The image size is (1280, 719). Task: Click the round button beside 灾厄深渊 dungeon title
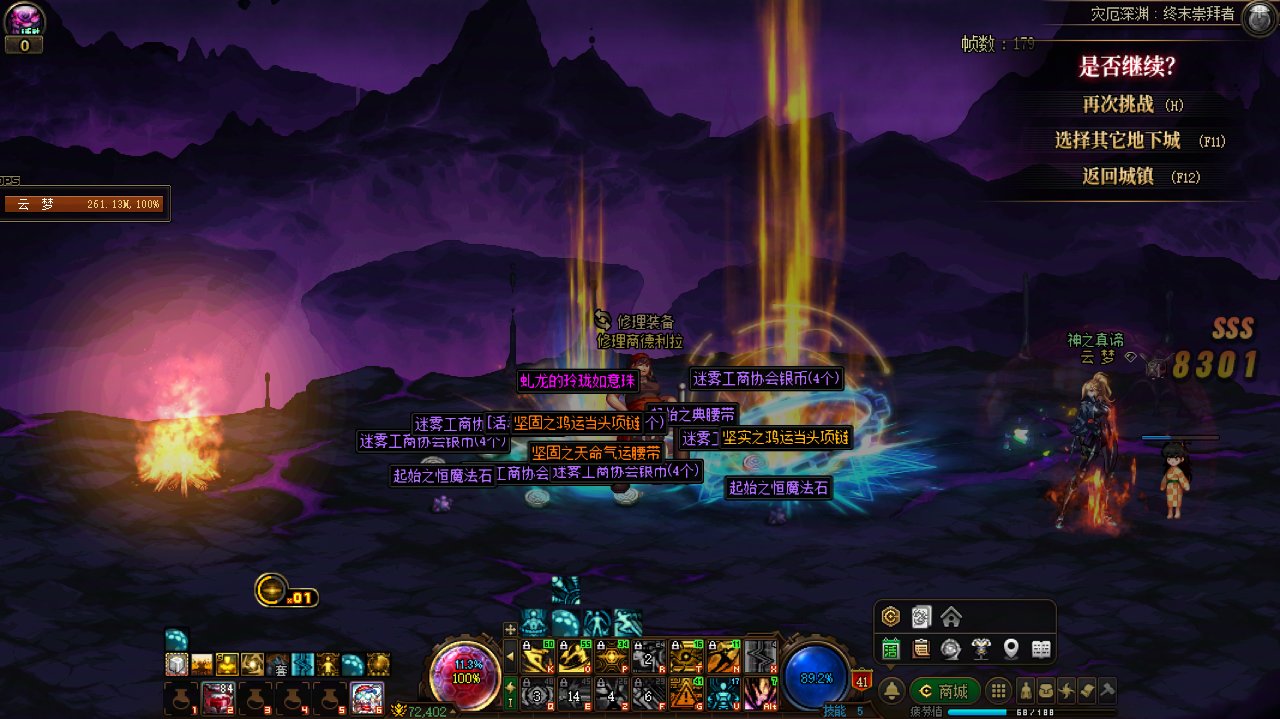coord(1258,19)
